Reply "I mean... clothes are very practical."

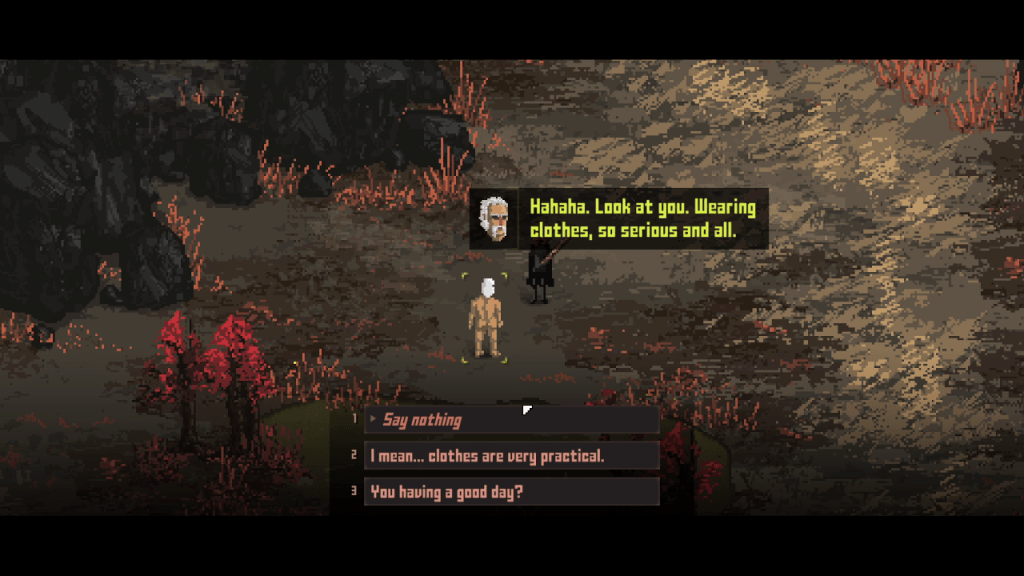(510, 456)
